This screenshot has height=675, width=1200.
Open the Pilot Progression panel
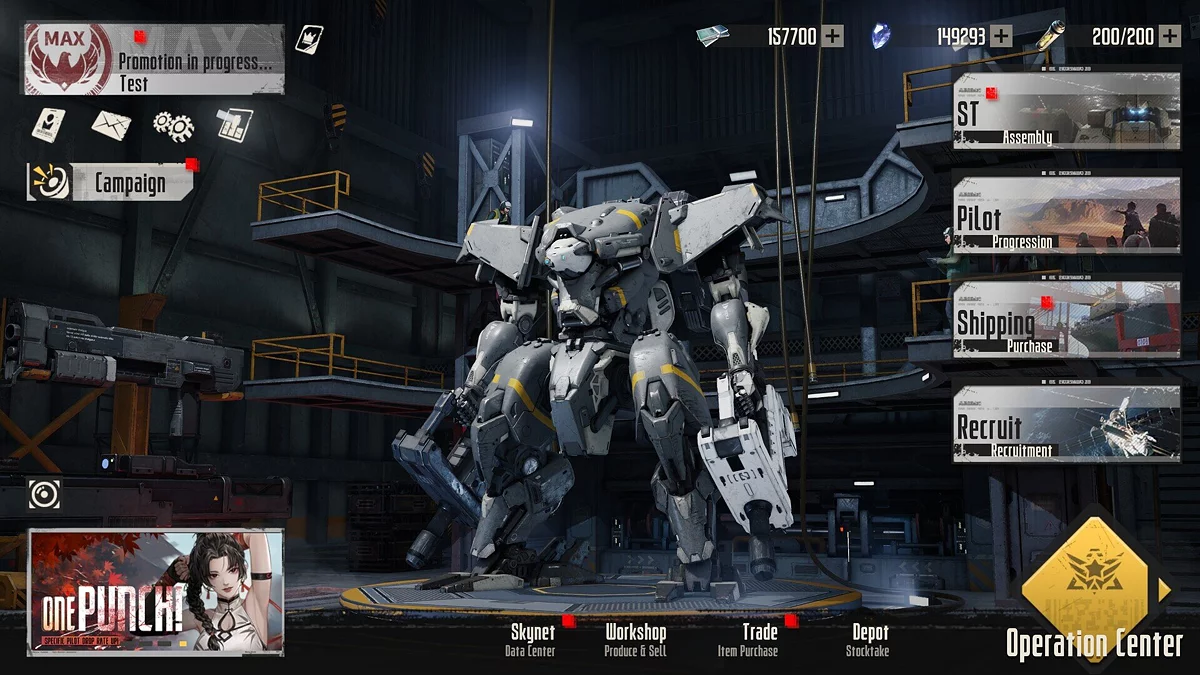click(1066, 214)
